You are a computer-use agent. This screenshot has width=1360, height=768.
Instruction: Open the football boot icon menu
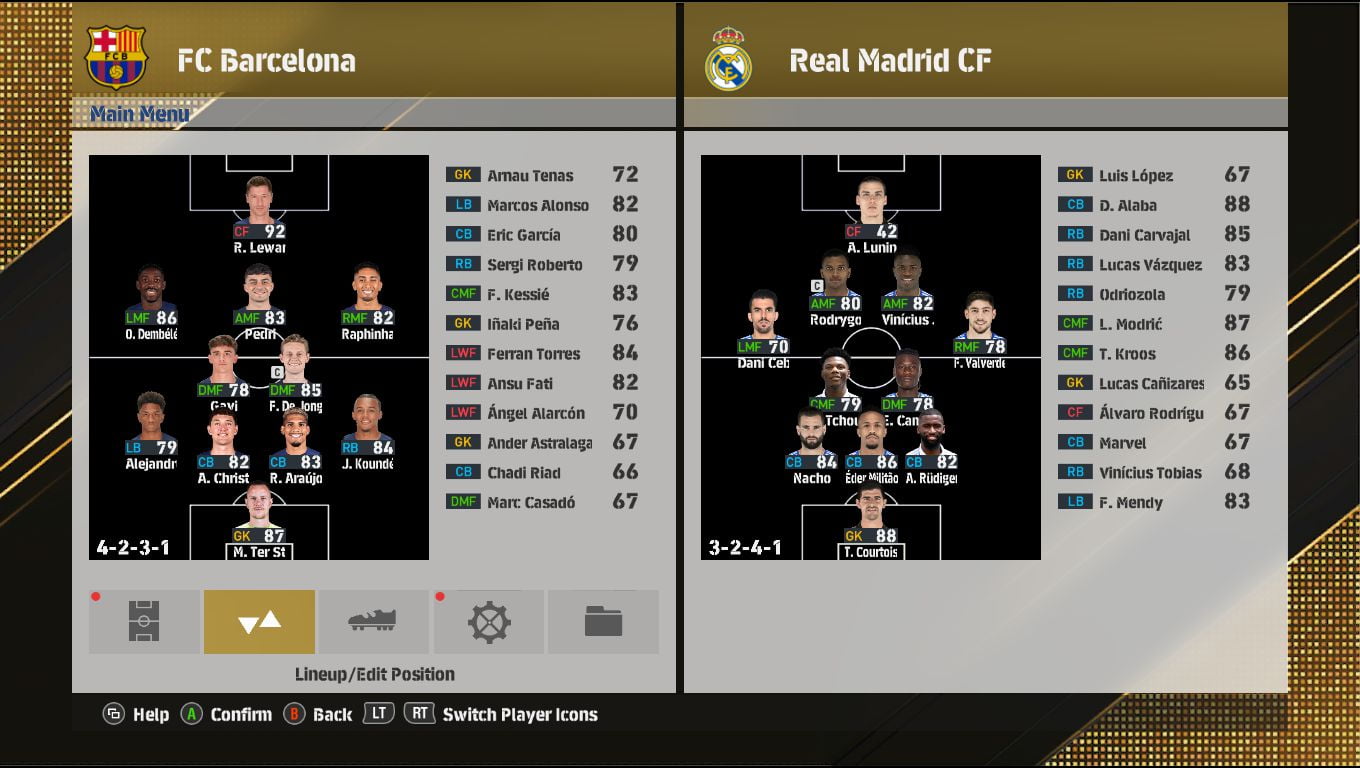point(373,621)
